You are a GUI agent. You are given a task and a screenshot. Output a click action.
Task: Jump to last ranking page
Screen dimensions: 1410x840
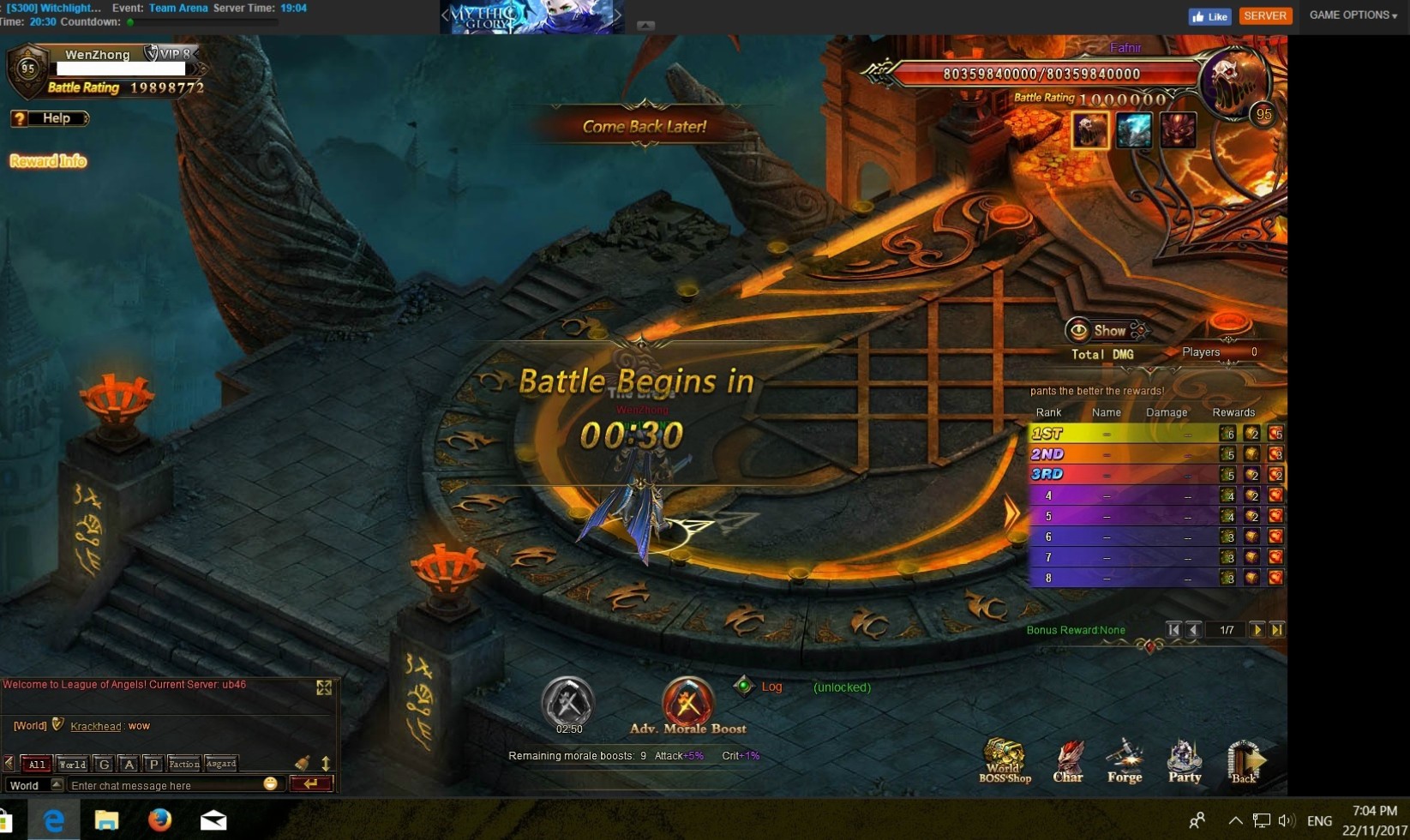pos(1277,630)
